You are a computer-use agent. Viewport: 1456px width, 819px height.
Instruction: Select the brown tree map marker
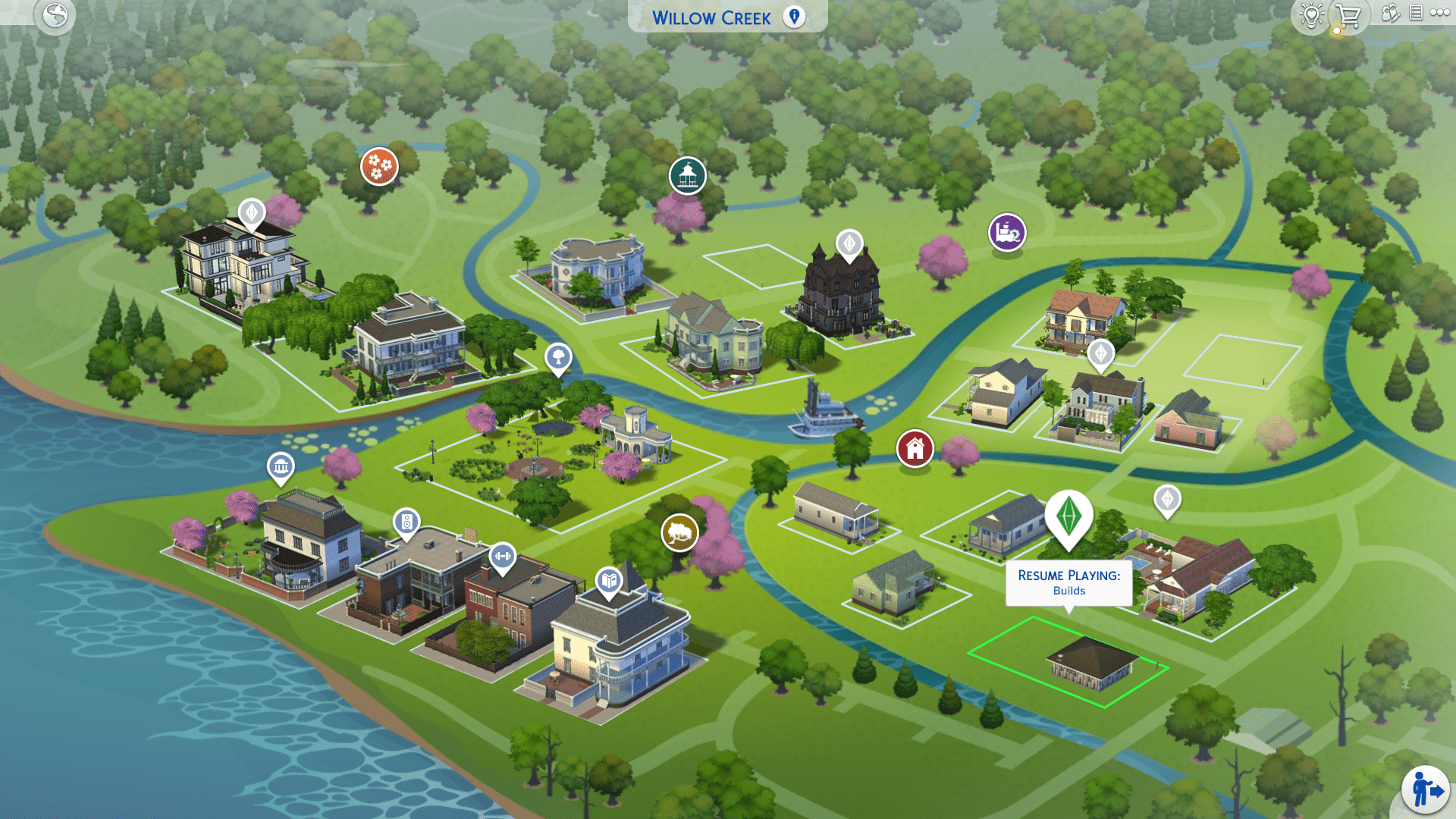pos(679,532)
